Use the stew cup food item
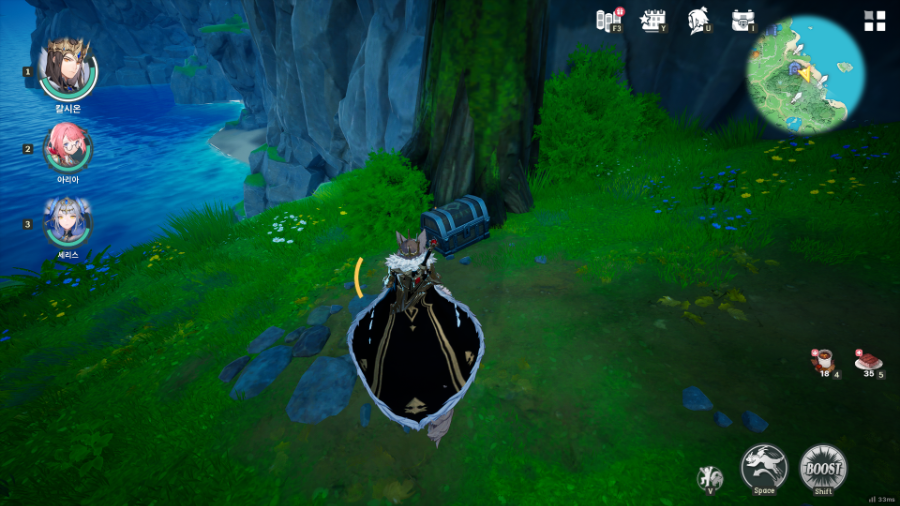Image resolution: width=900 pixels, height=506 pixels. click(825, 361)
